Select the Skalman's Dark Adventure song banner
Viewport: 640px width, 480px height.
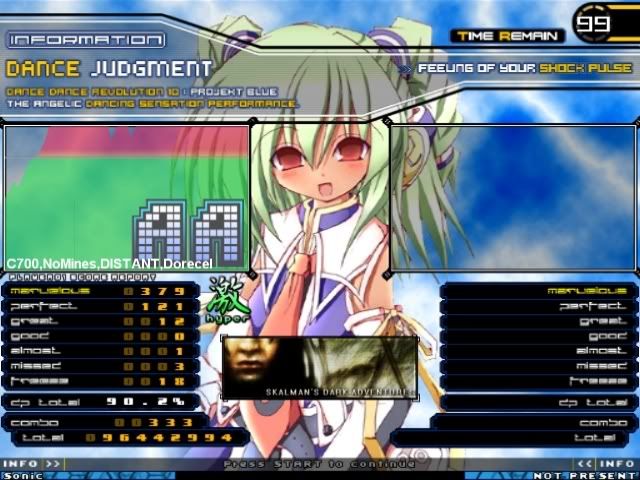point(319,367)
